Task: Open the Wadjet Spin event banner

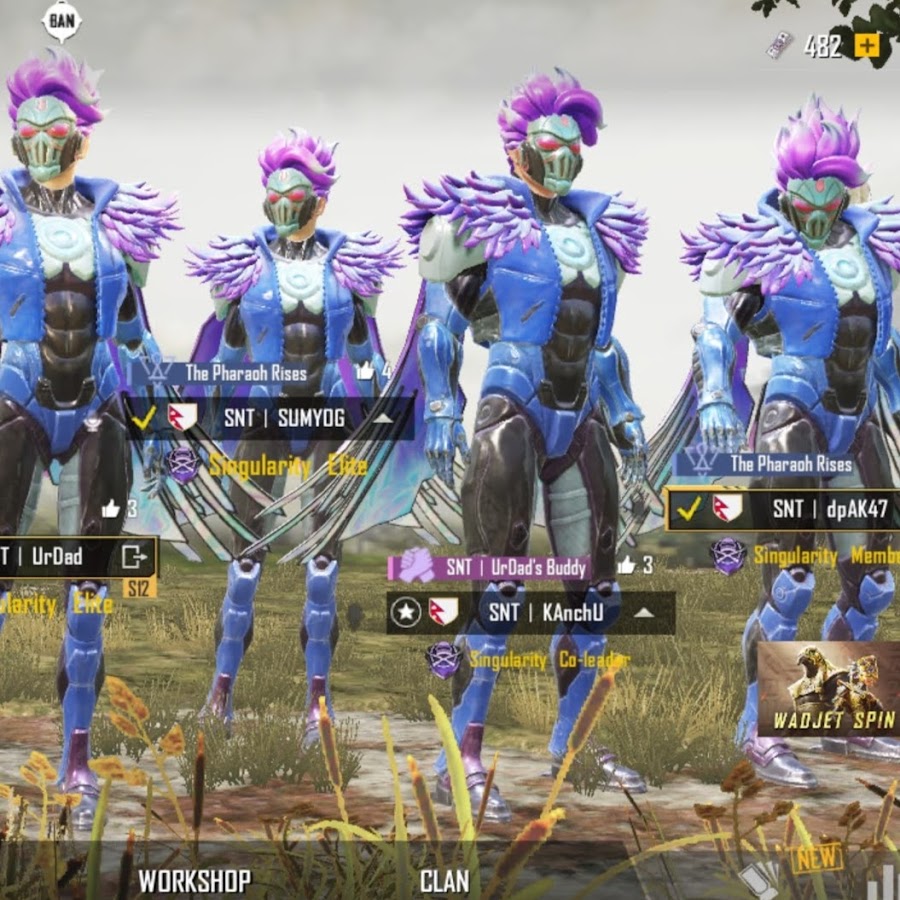Action: [x=827, y=689]
